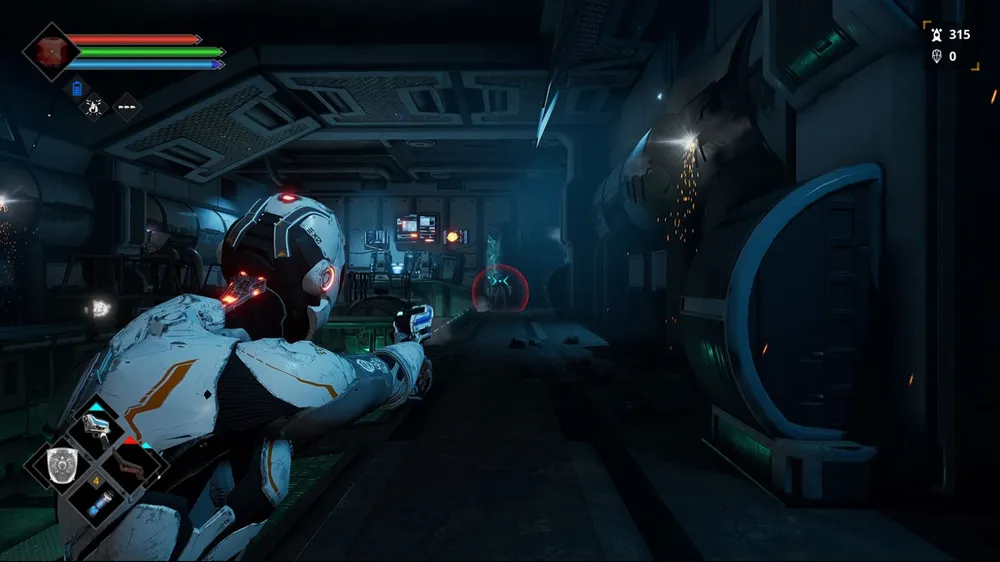The height and width of the screenshot is (562, 1000).
Task: Use the blue canister consumable slot
Action: [99, 502]
